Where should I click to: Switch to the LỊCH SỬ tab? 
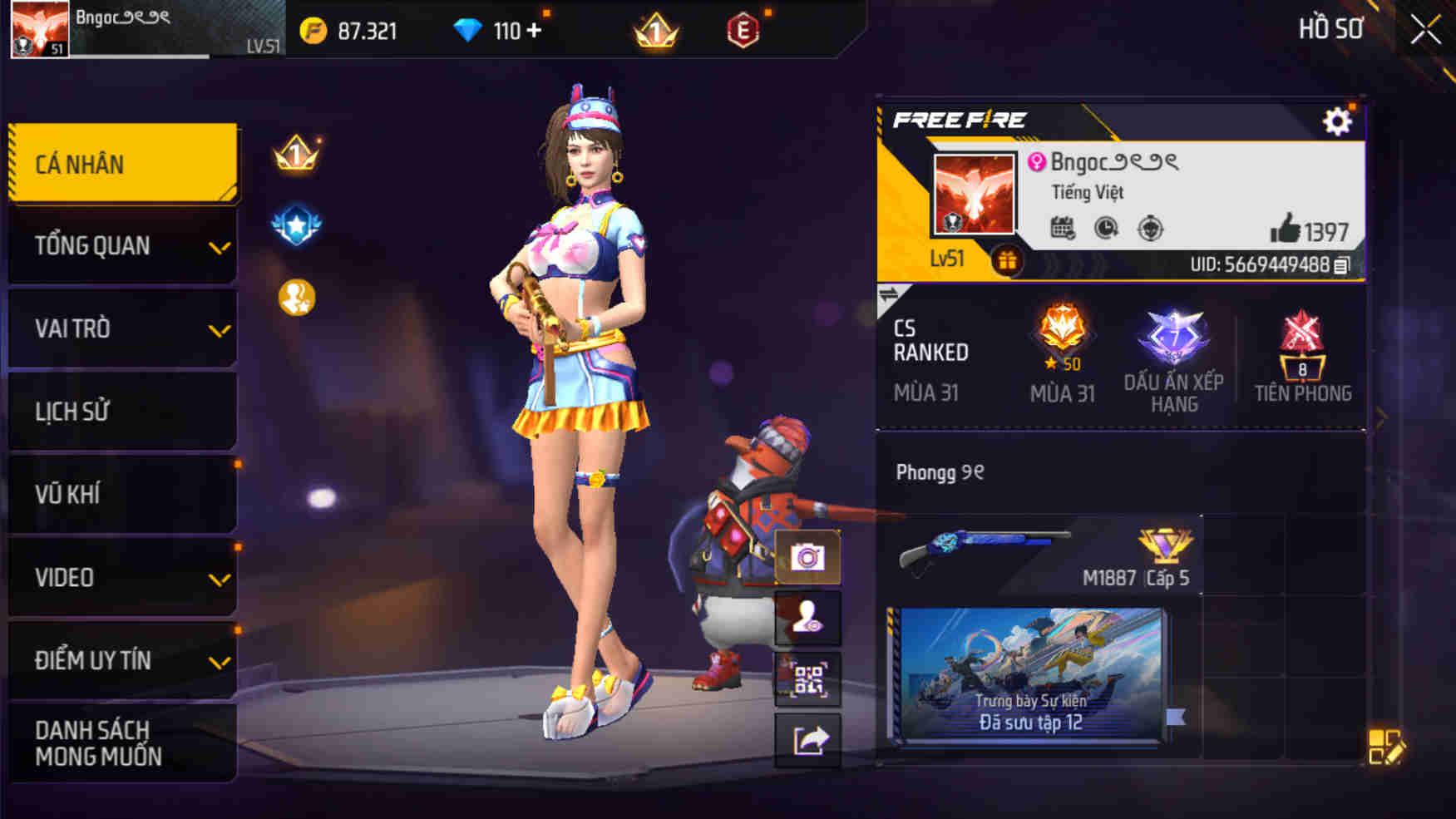[121, 411]
